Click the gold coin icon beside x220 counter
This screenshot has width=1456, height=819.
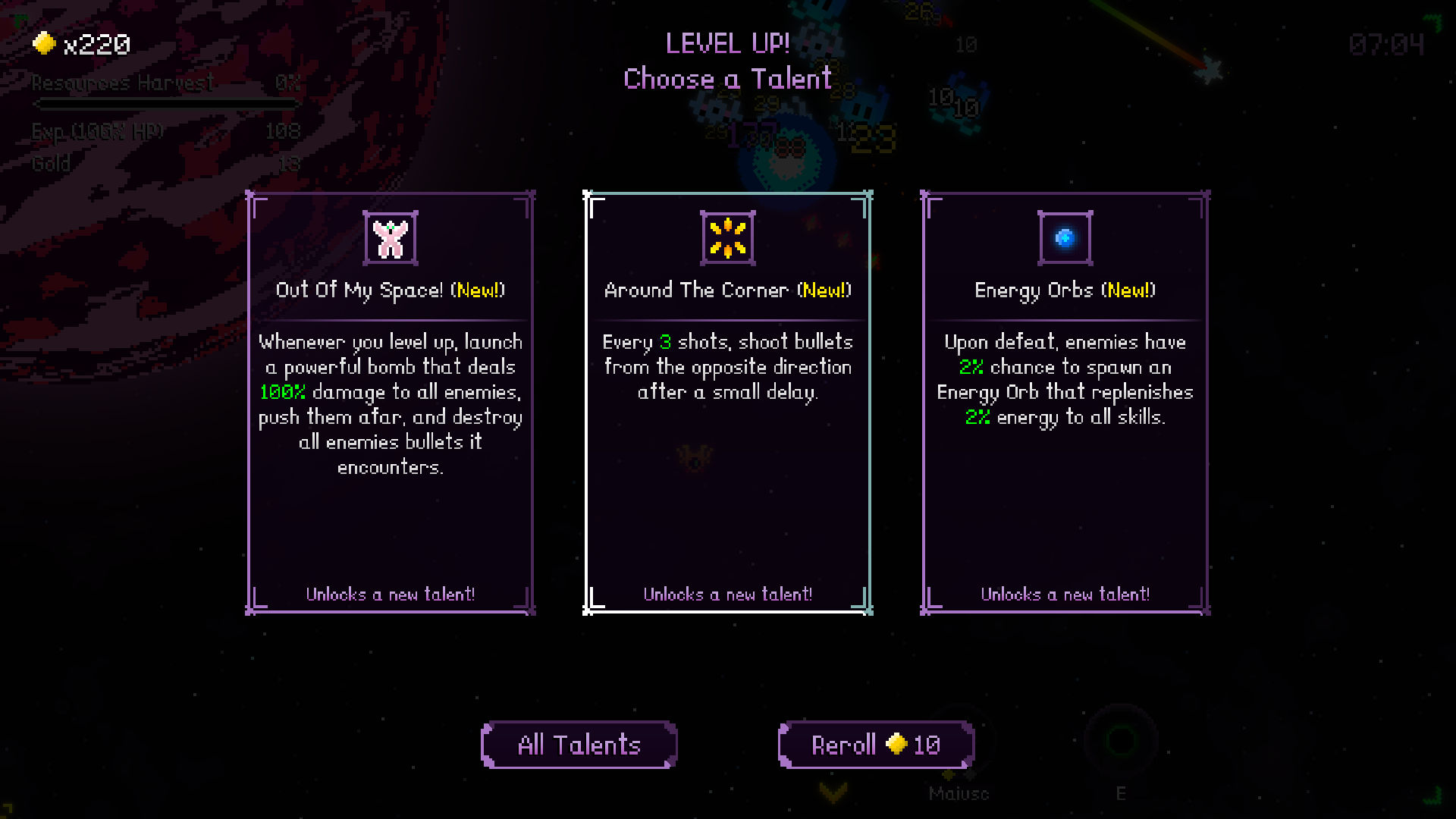[43, 43]
